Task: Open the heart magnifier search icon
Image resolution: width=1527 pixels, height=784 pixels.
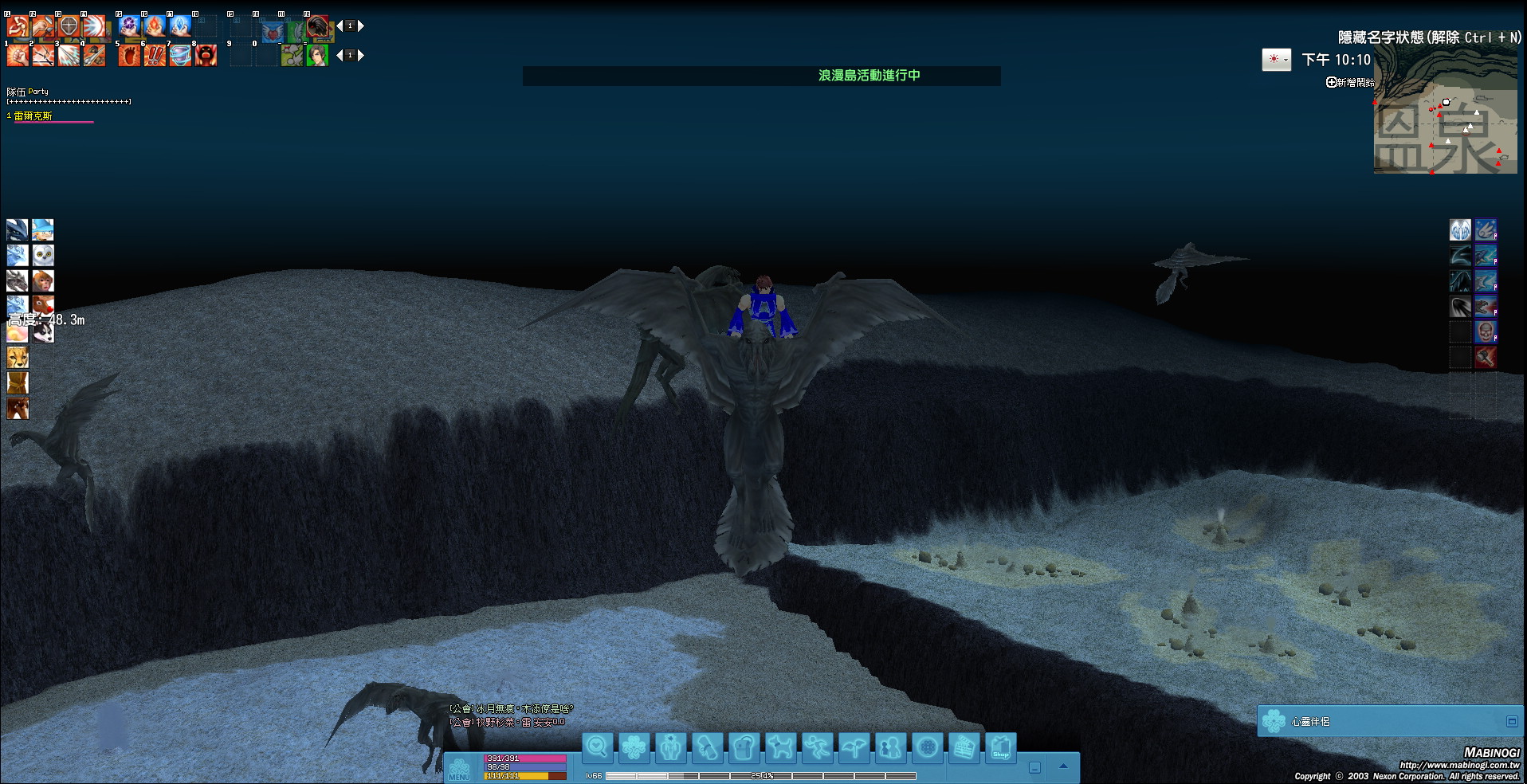Action: pyautogui.click(x=597, y=748)
